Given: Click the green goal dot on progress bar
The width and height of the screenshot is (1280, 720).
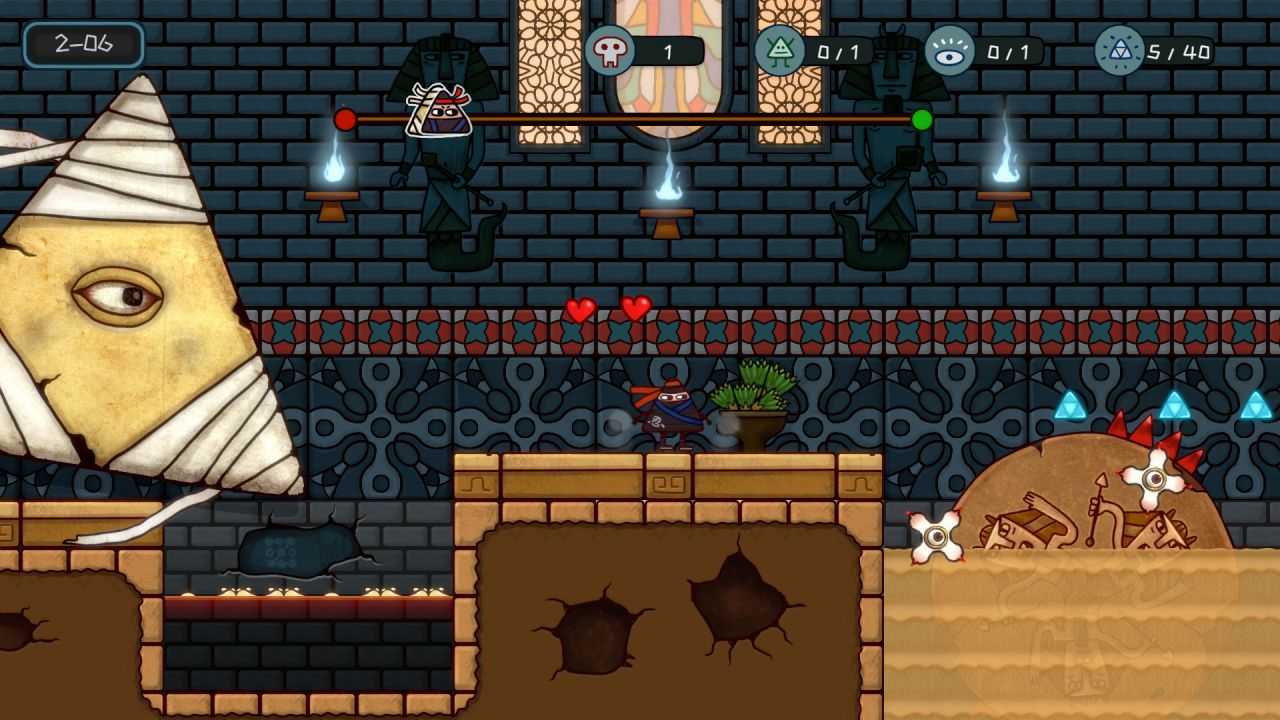Looking at the screenshot, I should [x=922, y=120].
